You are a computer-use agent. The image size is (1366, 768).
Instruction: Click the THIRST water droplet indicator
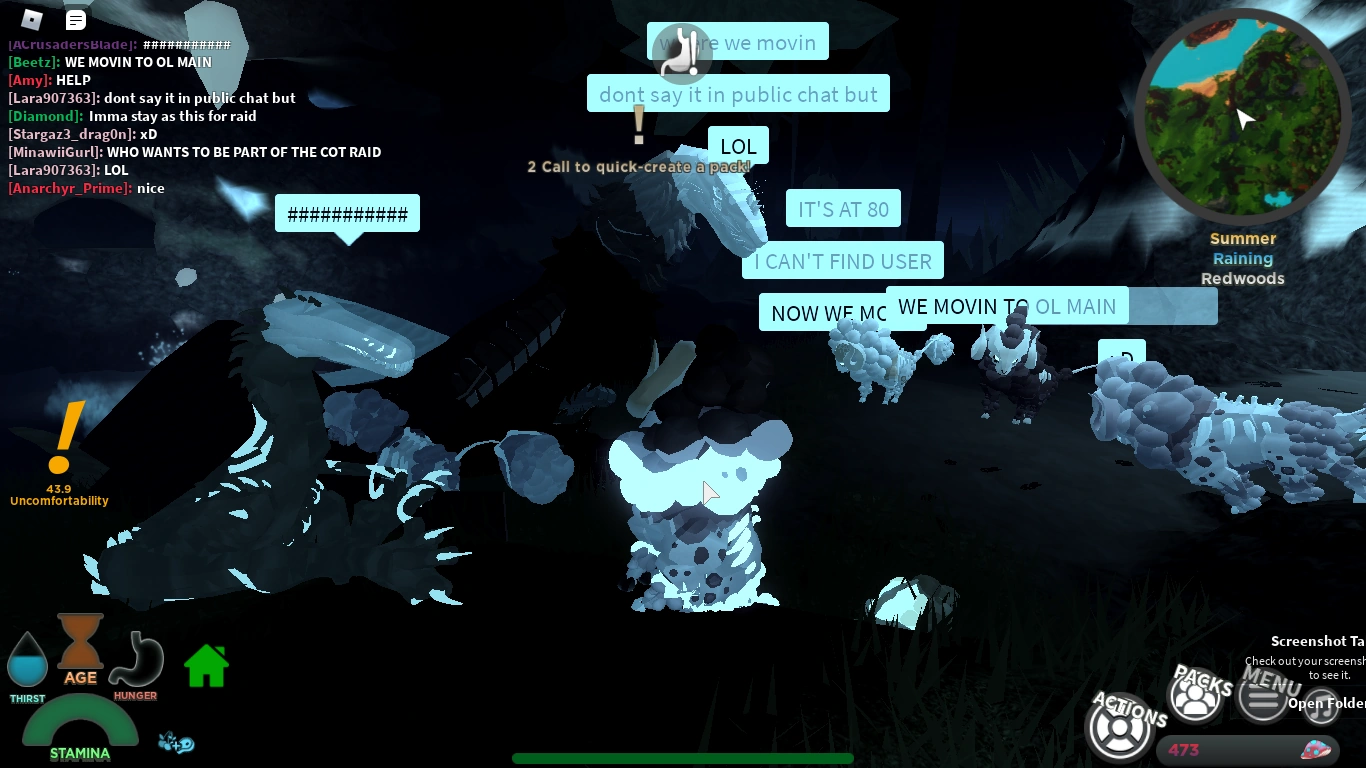27,659
